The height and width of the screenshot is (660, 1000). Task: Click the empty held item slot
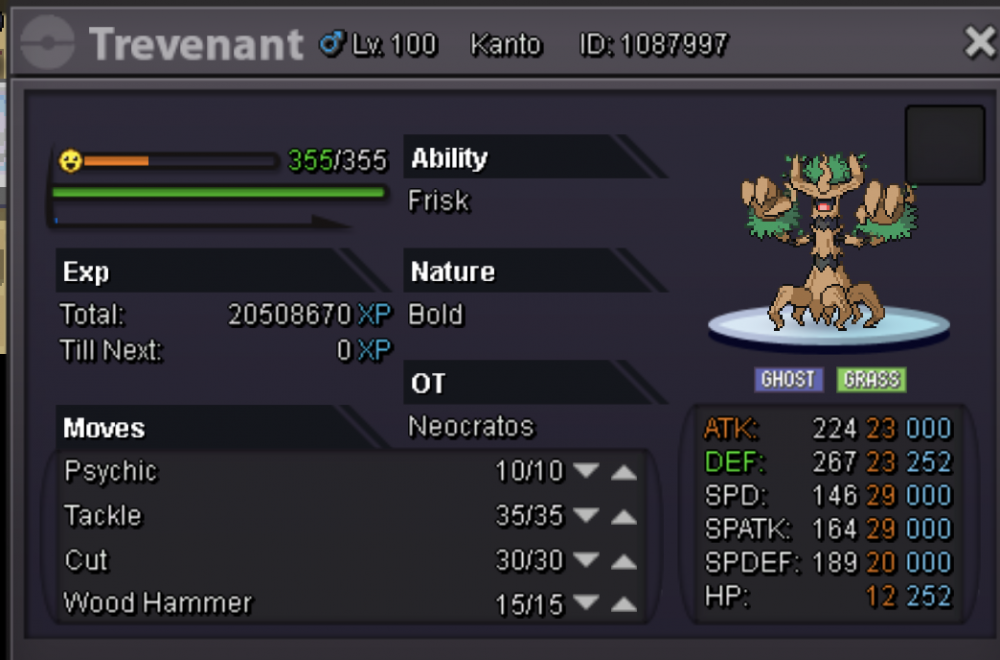point(944,145)
